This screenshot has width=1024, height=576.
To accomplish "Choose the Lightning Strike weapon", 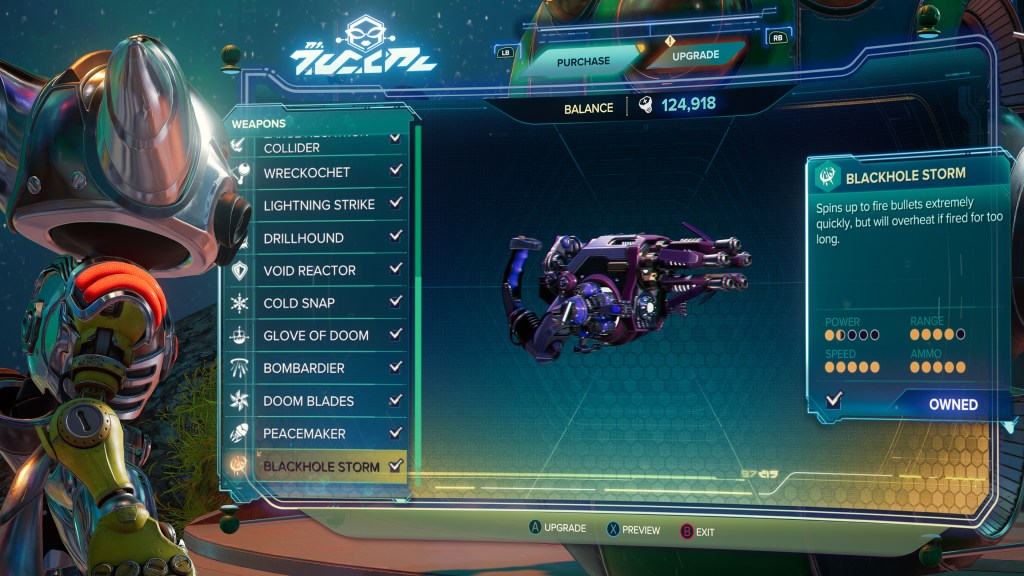I will (318, 205).
